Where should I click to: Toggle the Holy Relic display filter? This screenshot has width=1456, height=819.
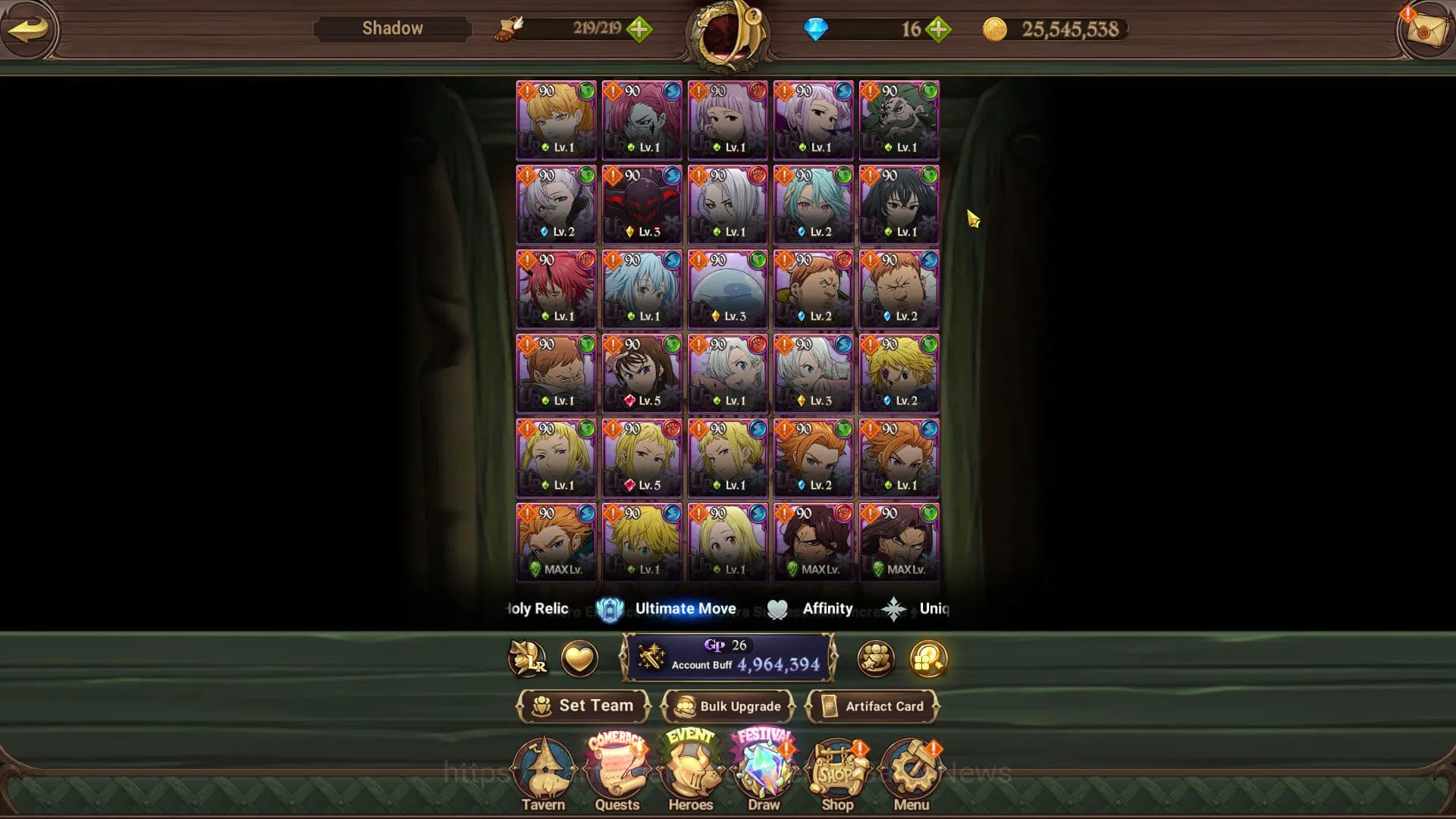pos(536,608)
